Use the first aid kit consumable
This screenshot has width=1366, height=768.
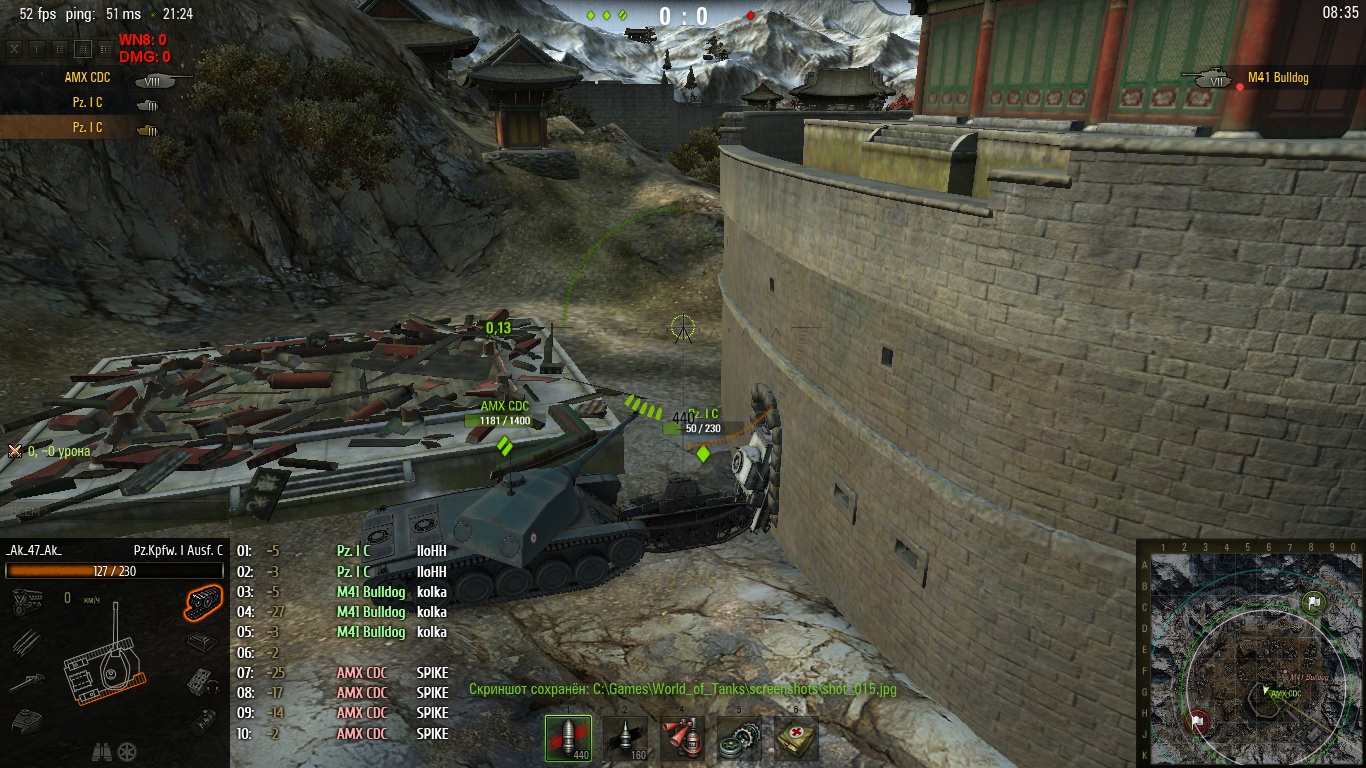795,739
